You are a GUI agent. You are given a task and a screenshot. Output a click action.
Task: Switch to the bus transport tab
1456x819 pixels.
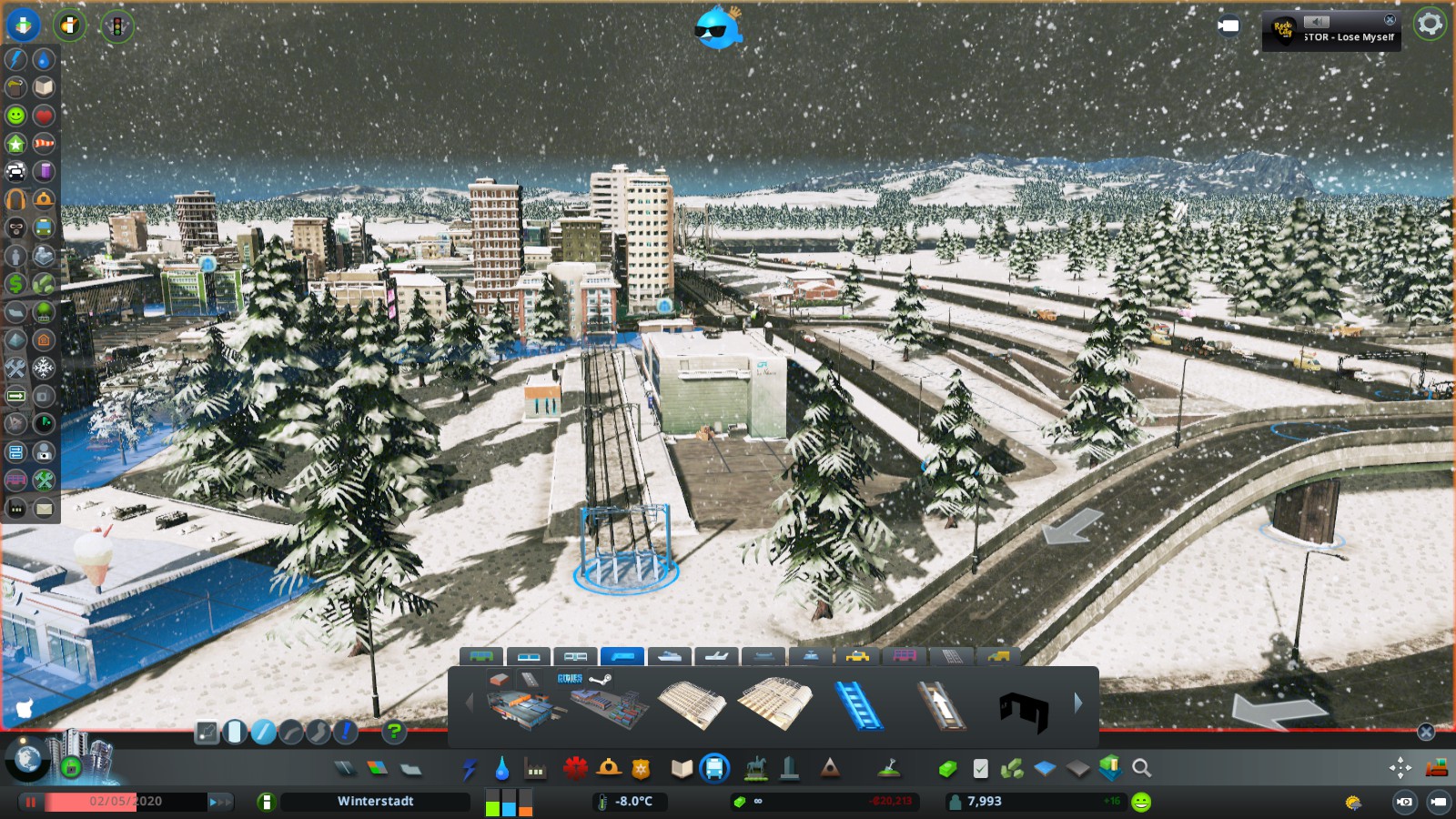pyautogui.click(x=481, y=656)
